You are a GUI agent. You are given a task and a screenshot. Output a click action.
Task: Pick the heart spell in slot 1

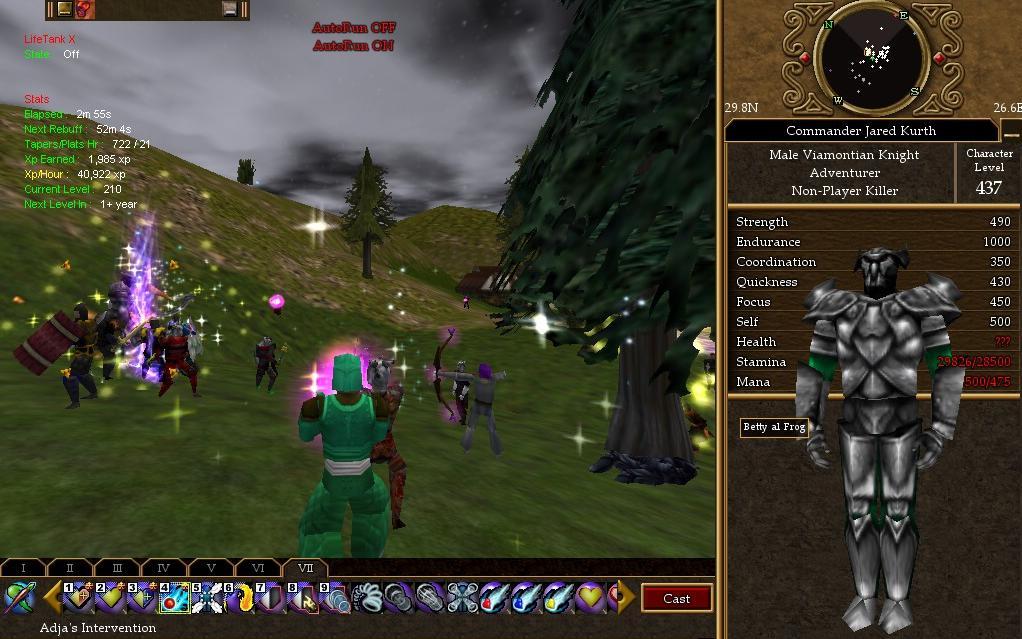pyautogui.click(x=78, y=598)
